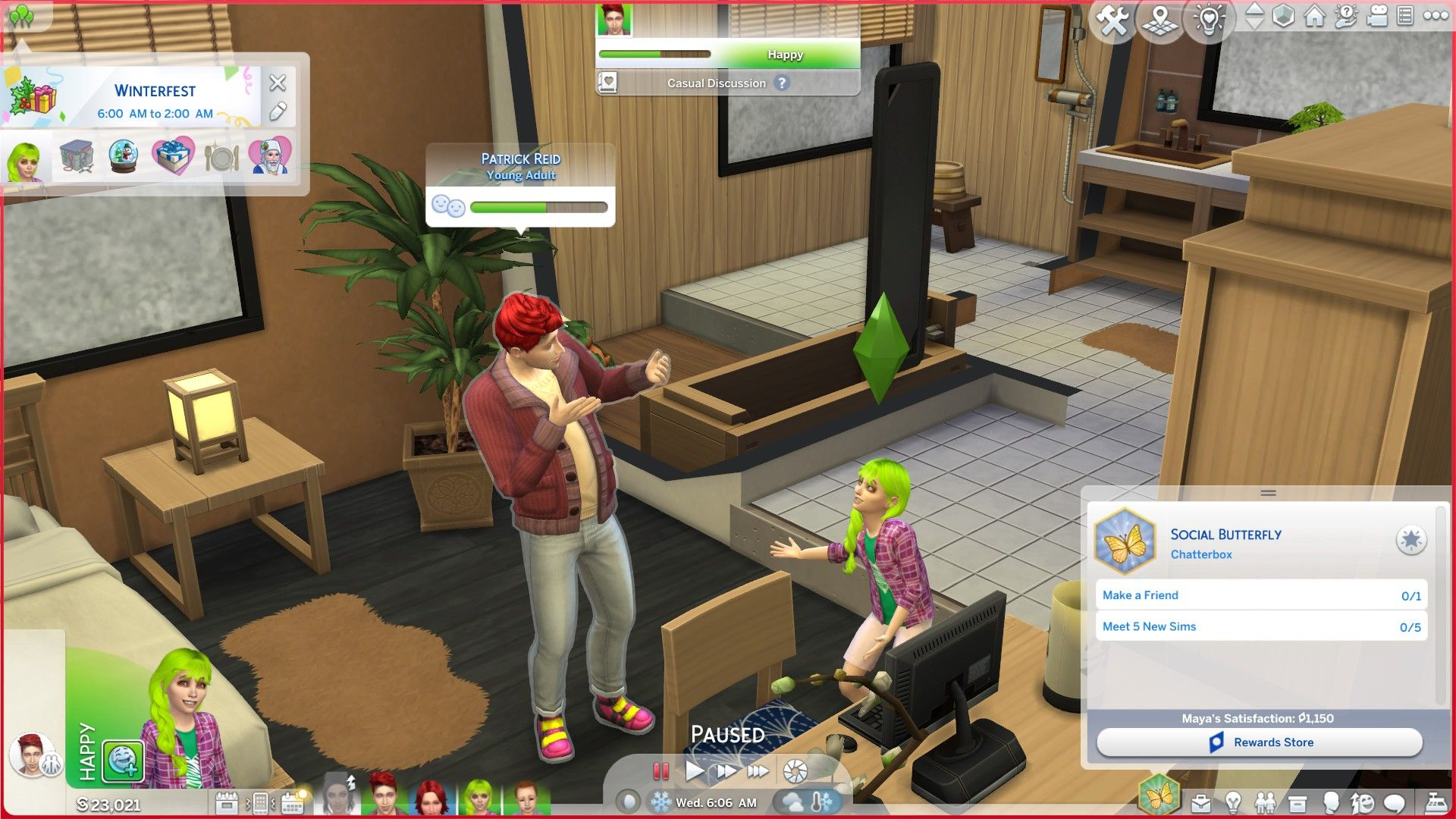
Task: Click the Father Winter holiday tradition icon
Action: 271,158
